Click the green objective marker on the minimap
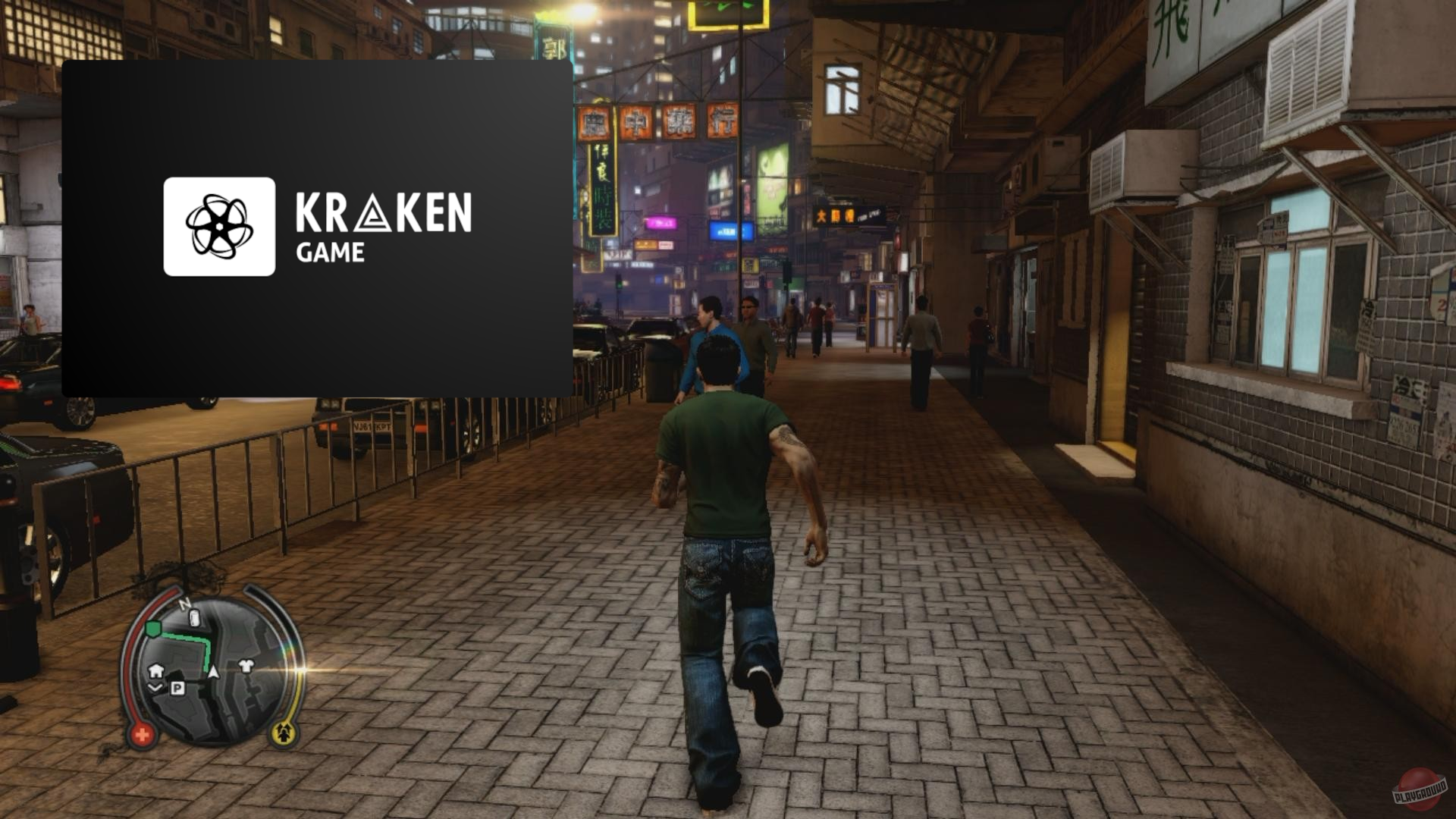The width and height of the screenshot is (1456, 819). coord(154,629)
